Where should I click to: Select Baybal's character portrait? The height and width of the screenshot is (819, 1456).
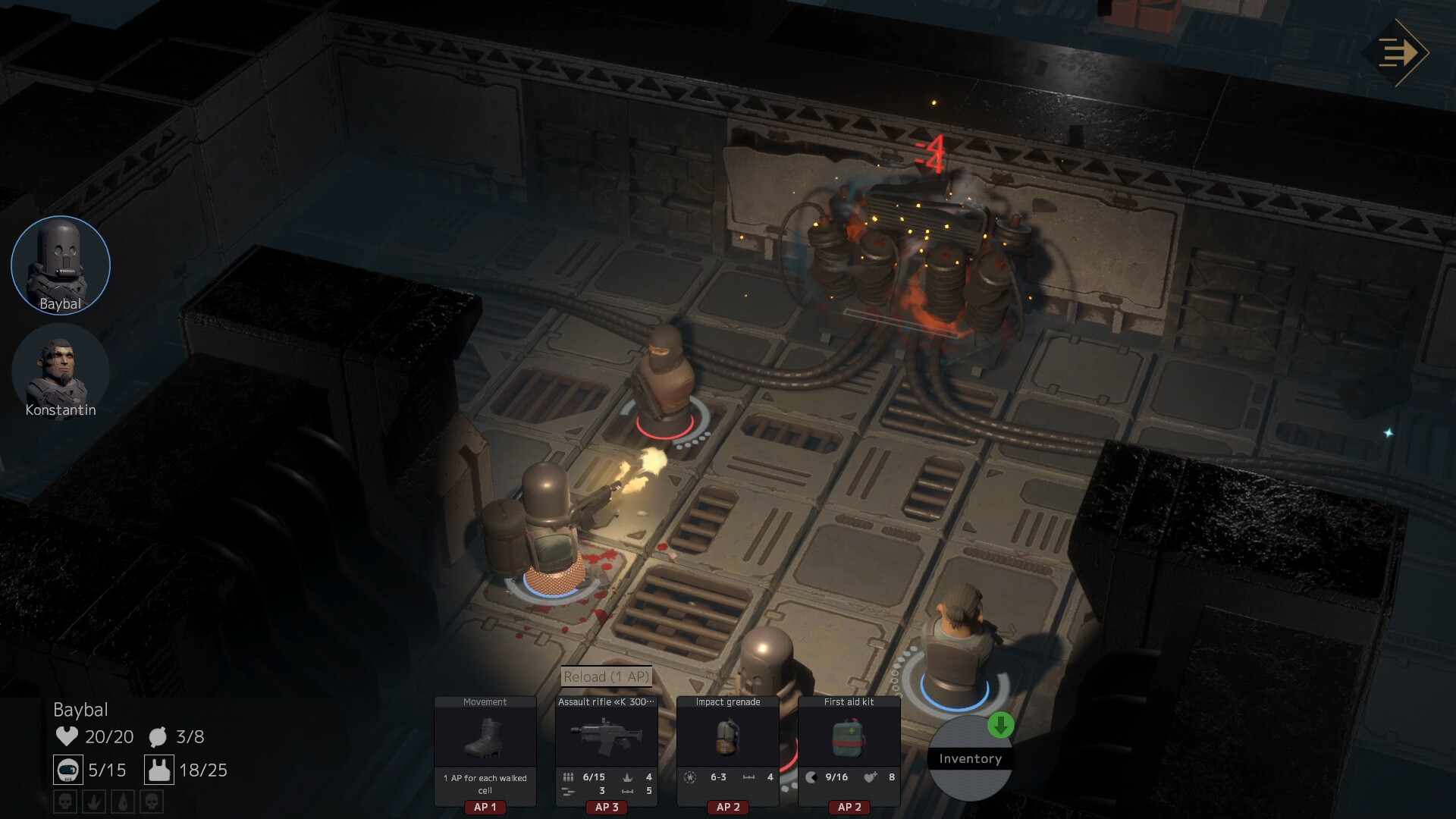61,265
